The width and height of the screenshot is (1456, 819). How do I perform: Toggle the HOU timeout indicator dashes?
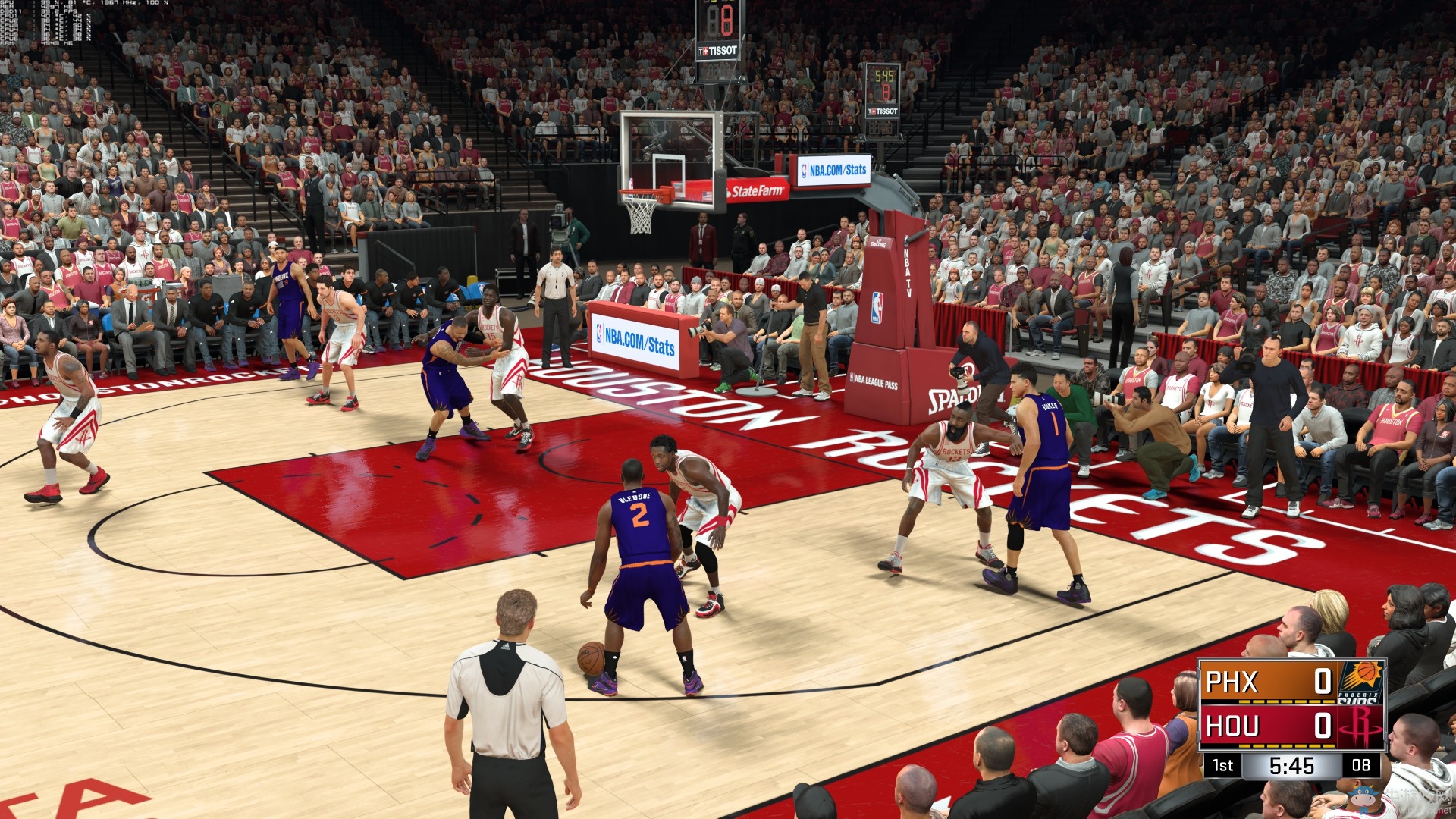point(1286,745)
